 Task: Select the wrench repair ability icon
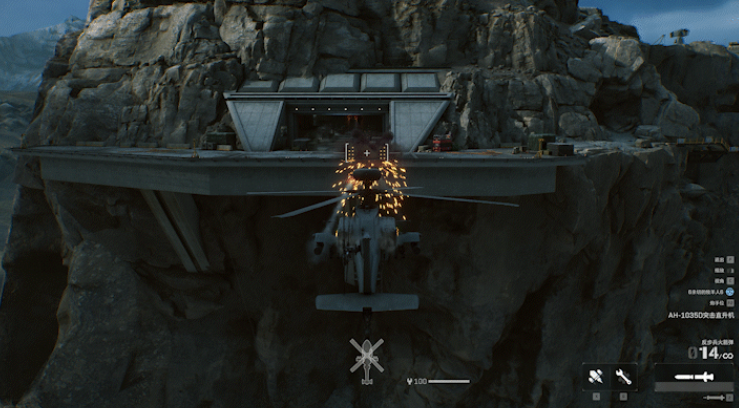625,377
